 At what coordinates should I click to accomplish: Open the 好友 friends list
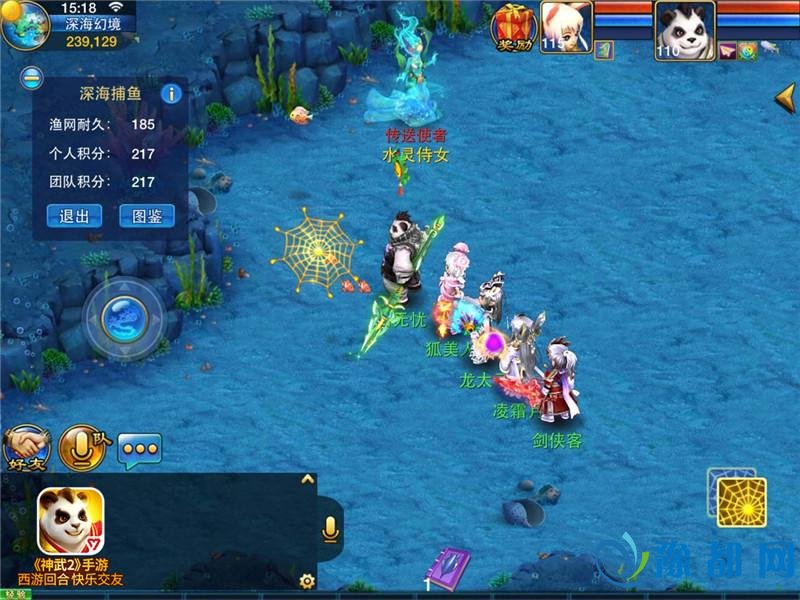[x=26, y=449]
